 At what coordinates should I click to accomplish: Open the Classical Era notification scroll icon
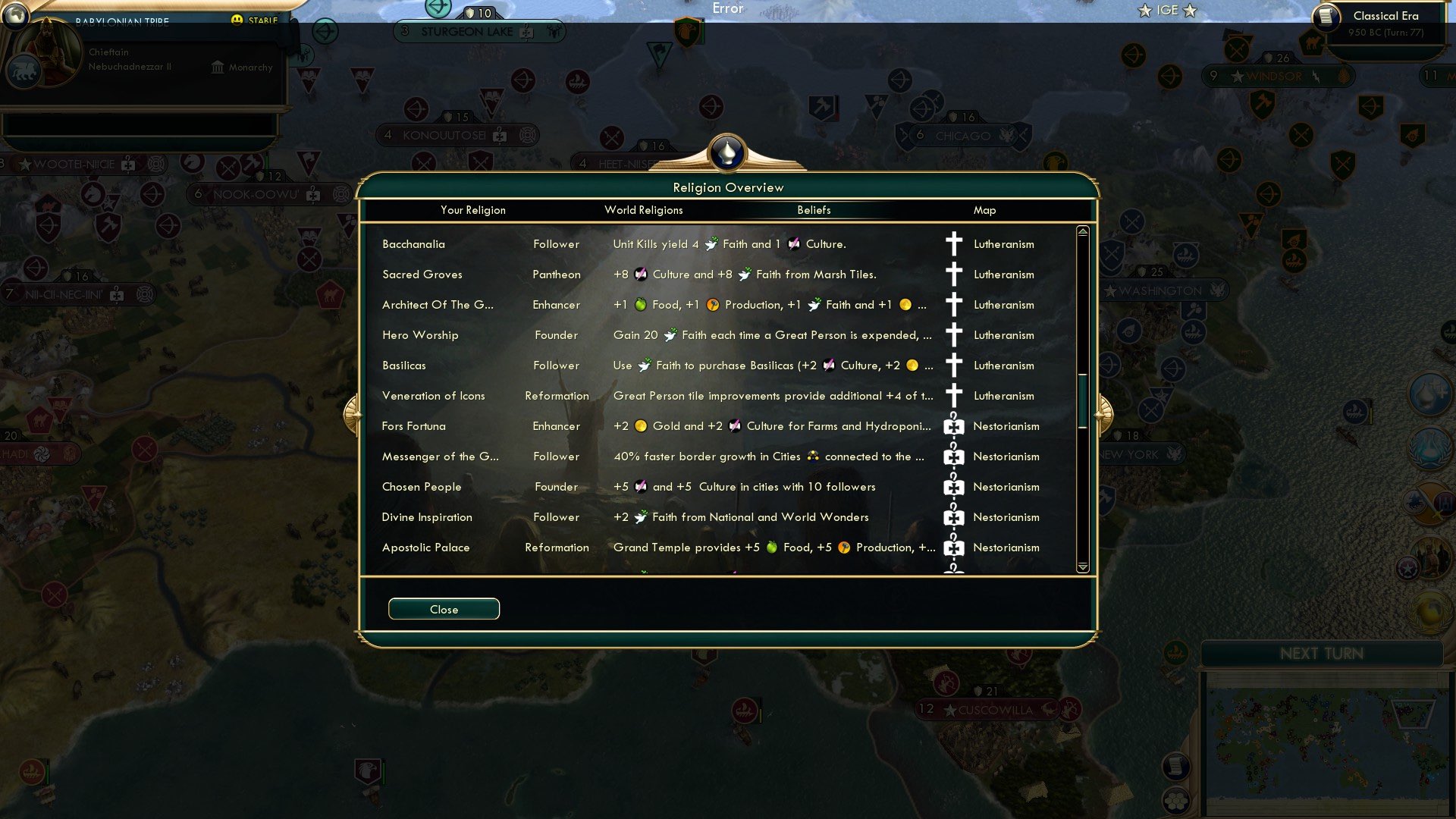(x=1327, y=19)
